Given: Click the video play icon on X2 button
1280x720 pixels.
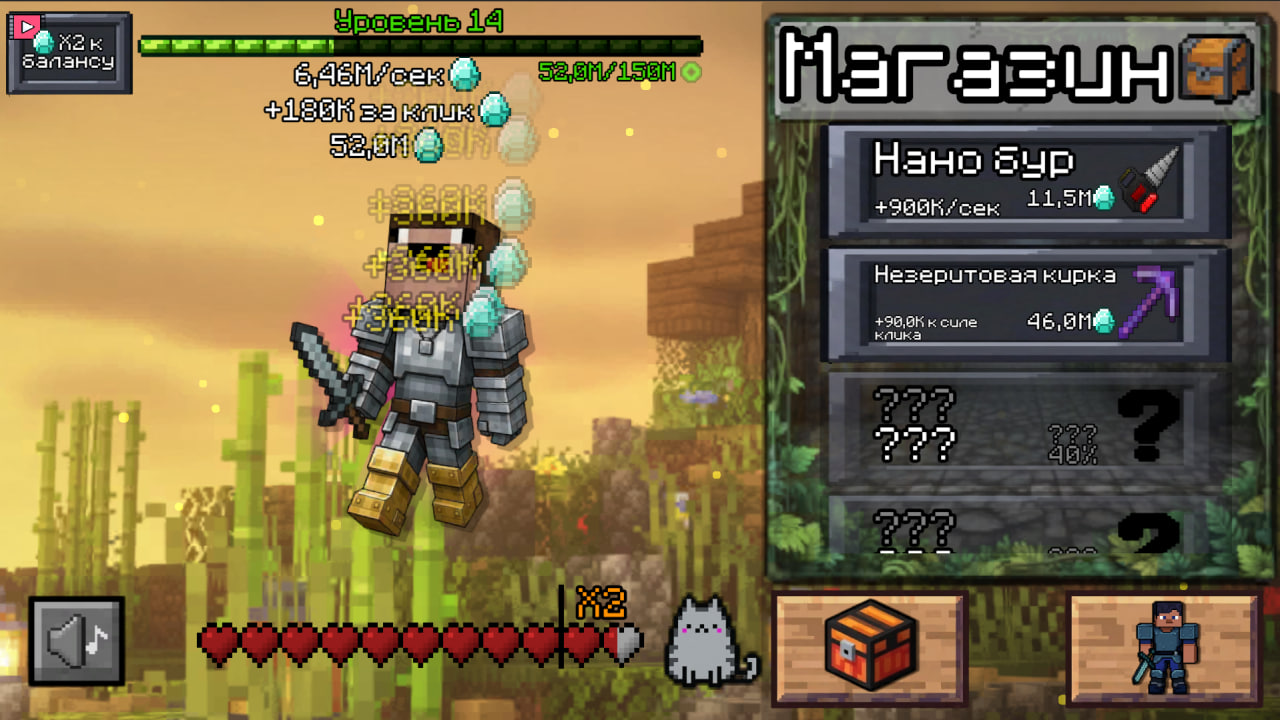Looking at the screenshot, I should 25,28.
